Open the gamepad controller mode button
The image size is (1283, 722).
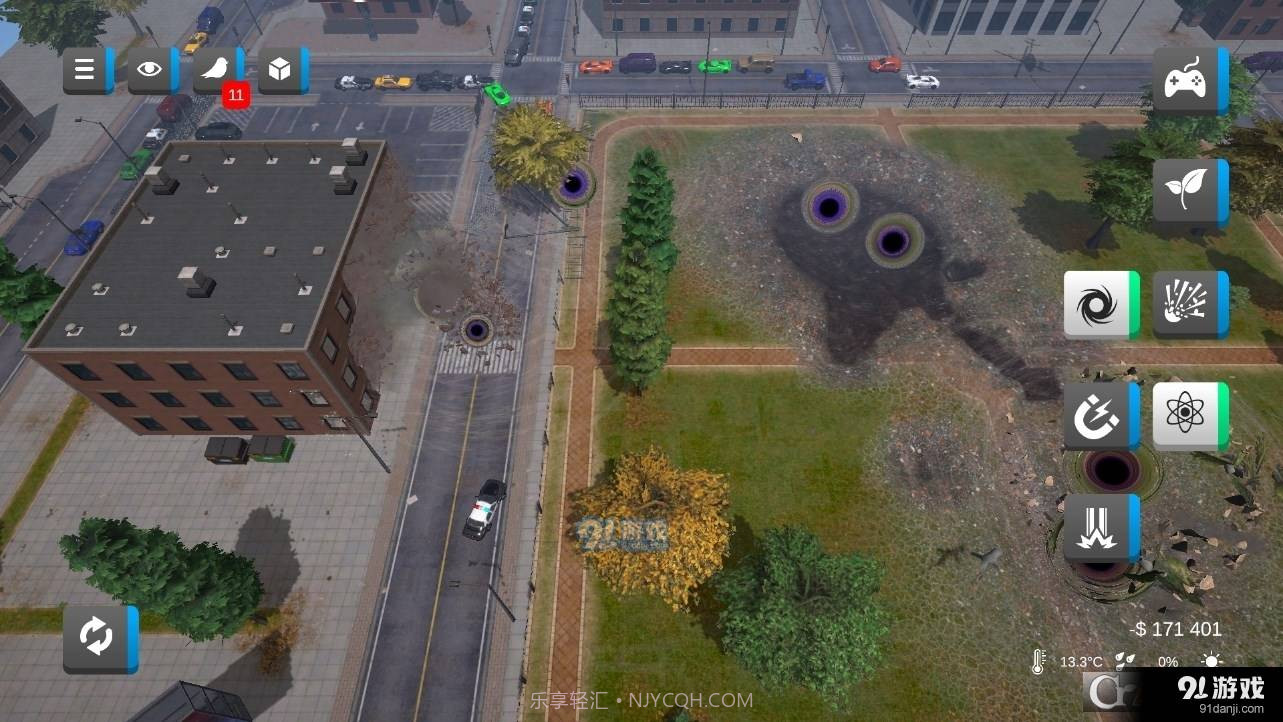click(1187, 80)
